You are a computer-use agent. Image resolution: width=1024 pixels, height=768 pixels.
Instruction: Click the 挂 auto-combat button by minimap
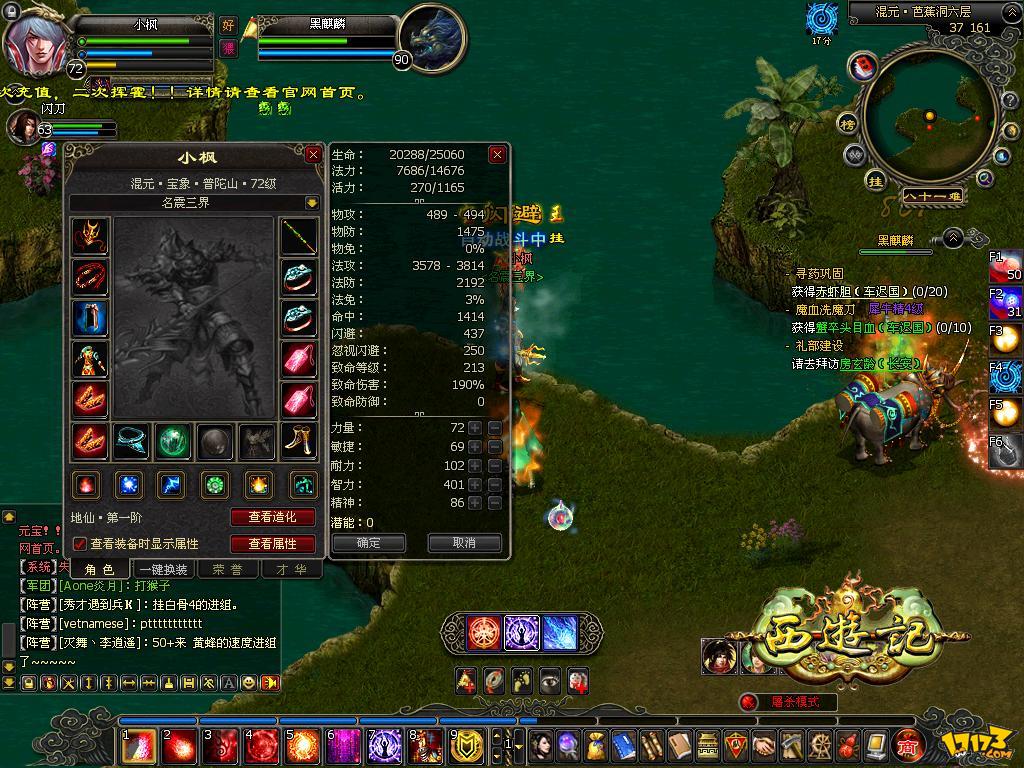click(875, 182)
